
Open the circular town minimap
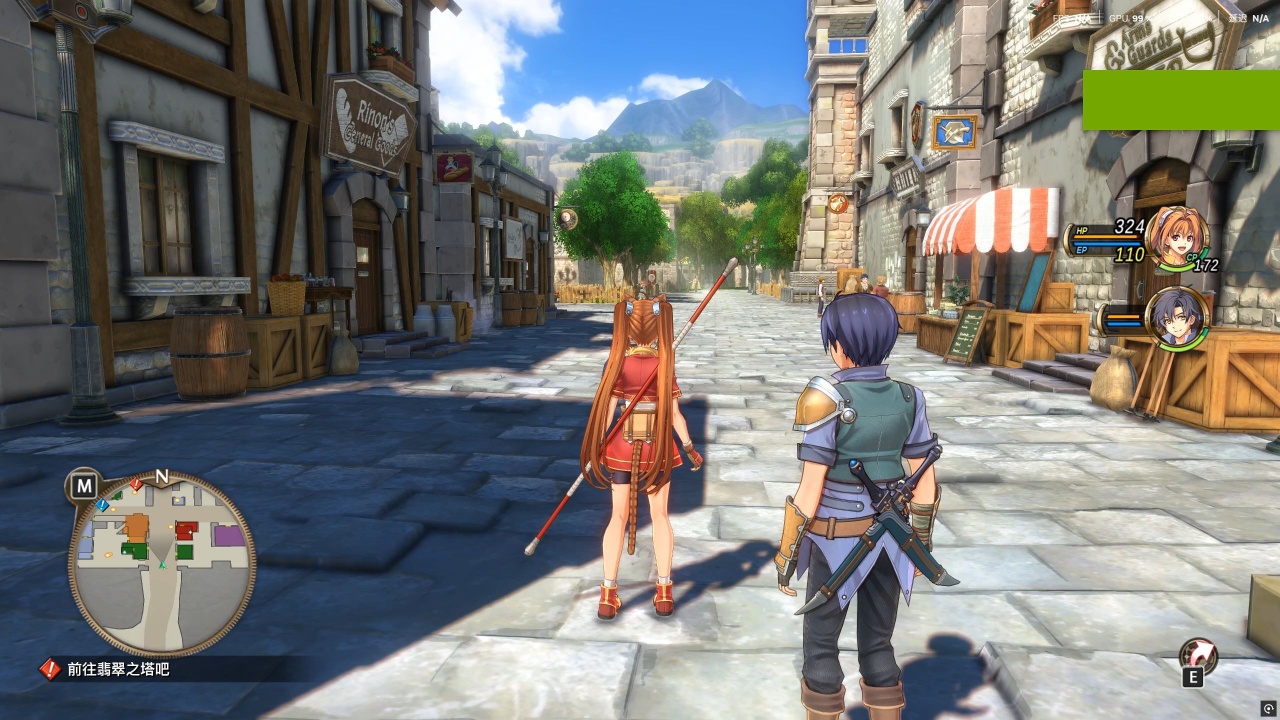[x=161, y=563]
